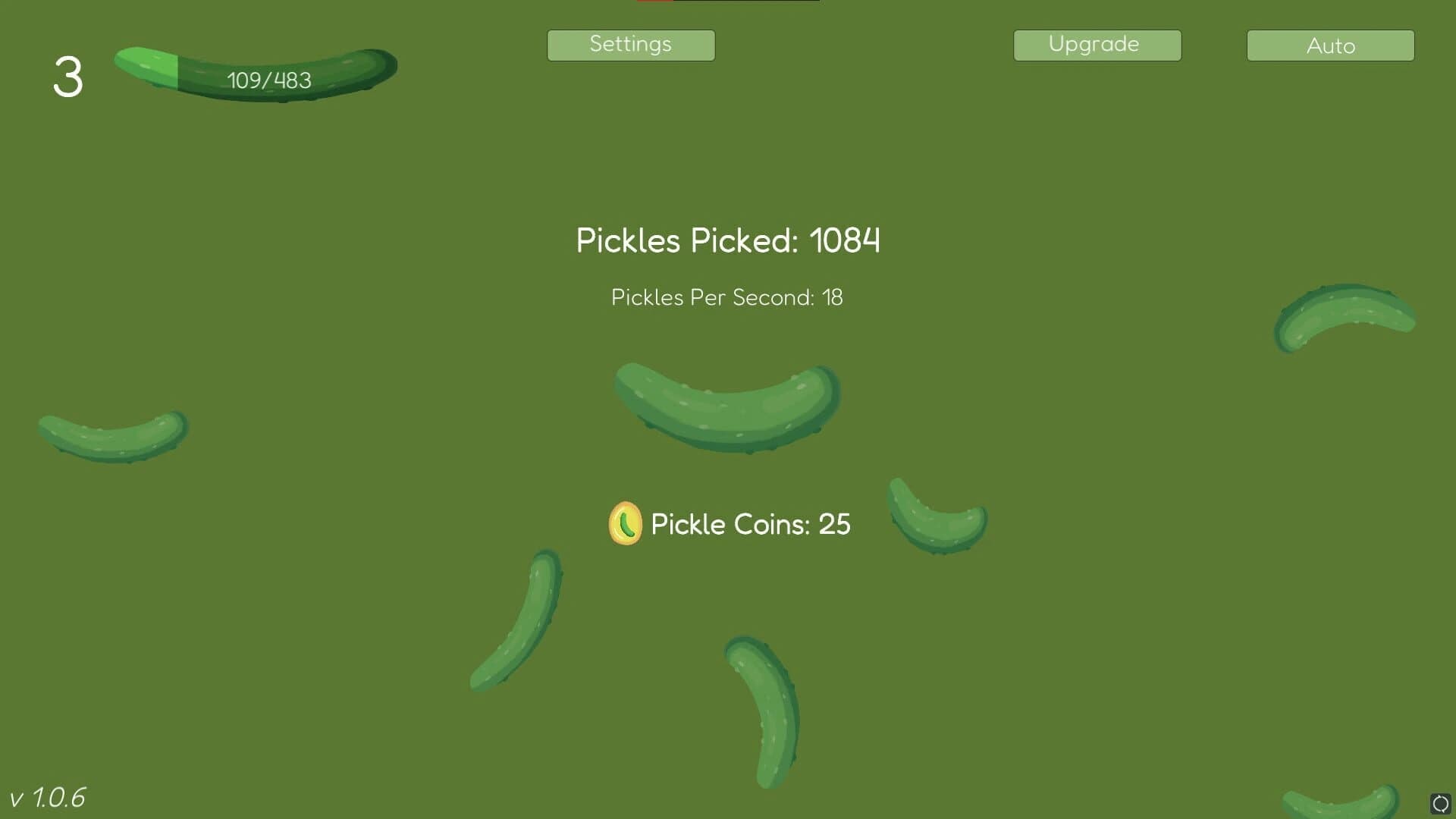Click the sync/refresh icon in bottom right corner

pyautogui.click(x=1439, y=804)
